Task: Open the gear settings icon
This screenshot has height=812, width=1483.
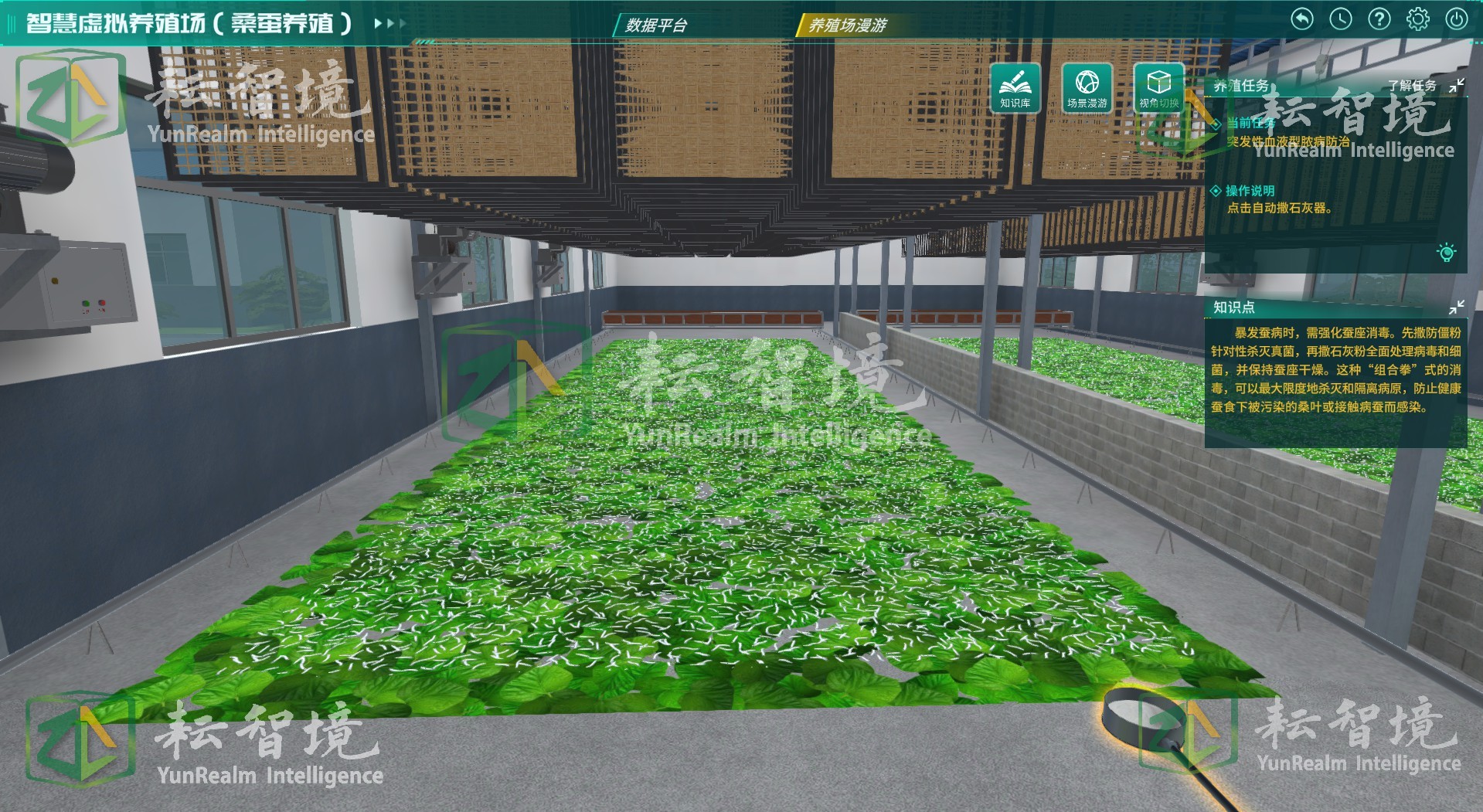Action: pyautogui.click(x=1418, y=19)
